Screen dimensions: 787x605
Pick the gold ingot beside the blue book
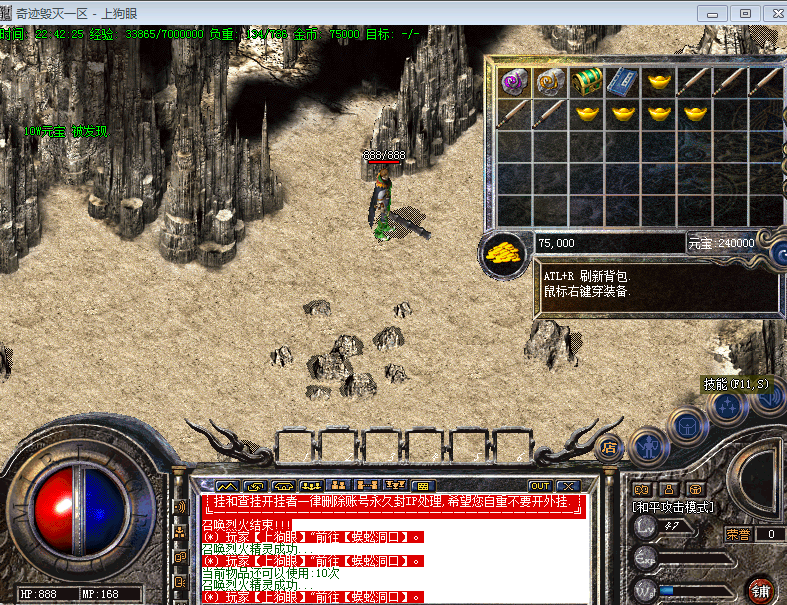pyautogui.click(x=658, y=80)
